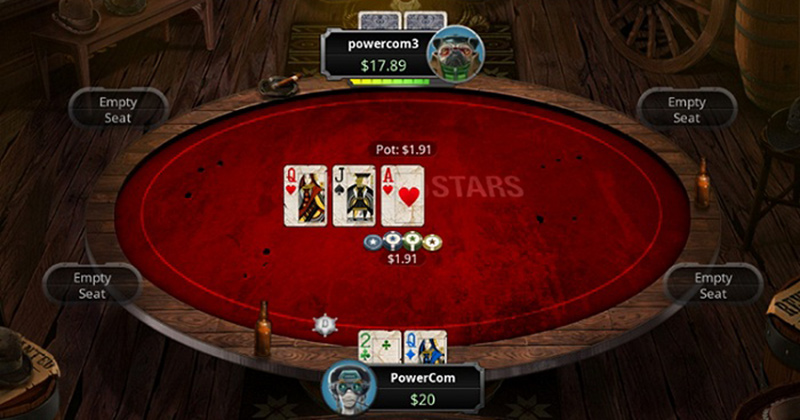
Task: Select the powercom3 player nameplate
Action: pyautogui.click(x=375, y=54)
